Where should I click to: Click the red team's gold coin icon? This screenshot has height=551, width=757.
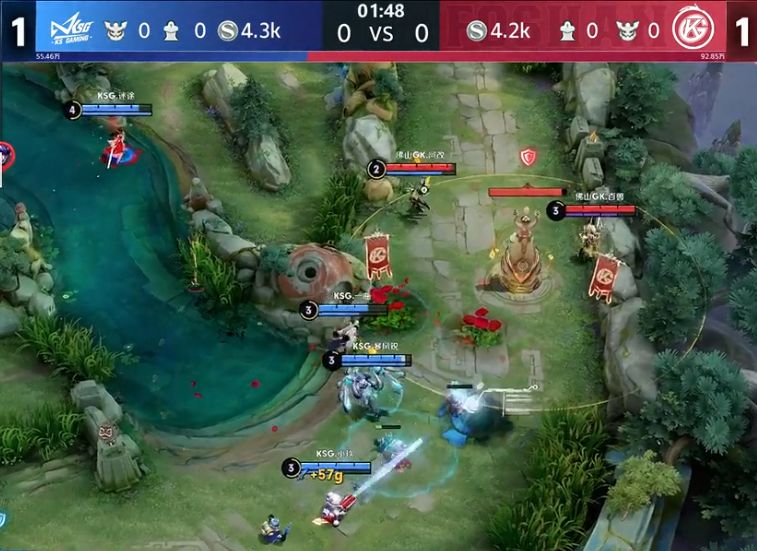476,31
